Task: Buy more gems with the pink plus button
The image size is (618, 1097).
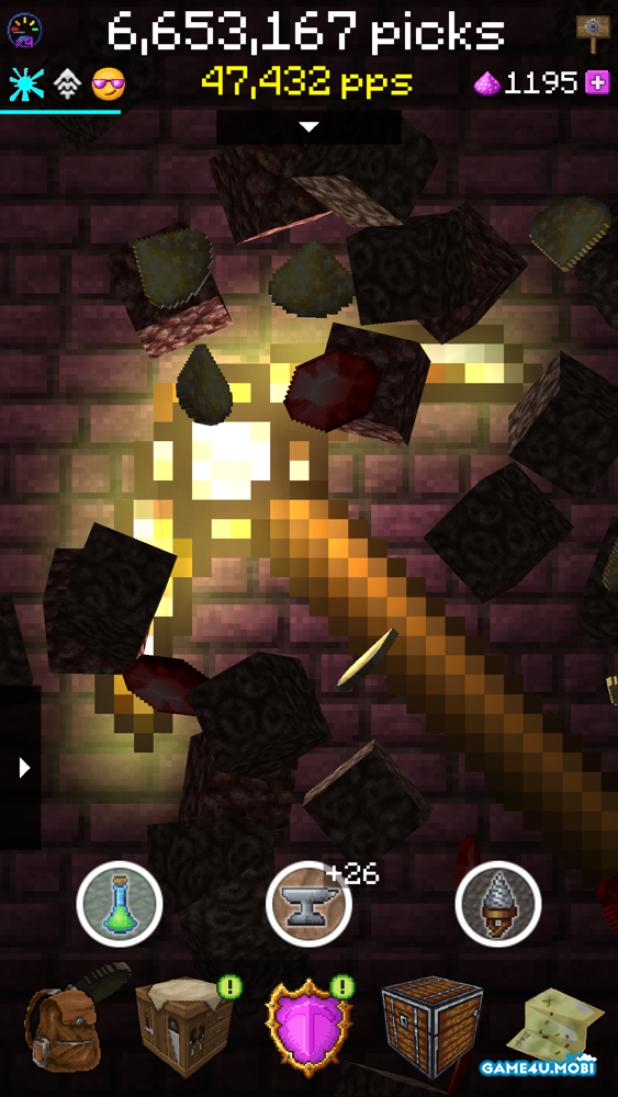Action: (597, 83)
